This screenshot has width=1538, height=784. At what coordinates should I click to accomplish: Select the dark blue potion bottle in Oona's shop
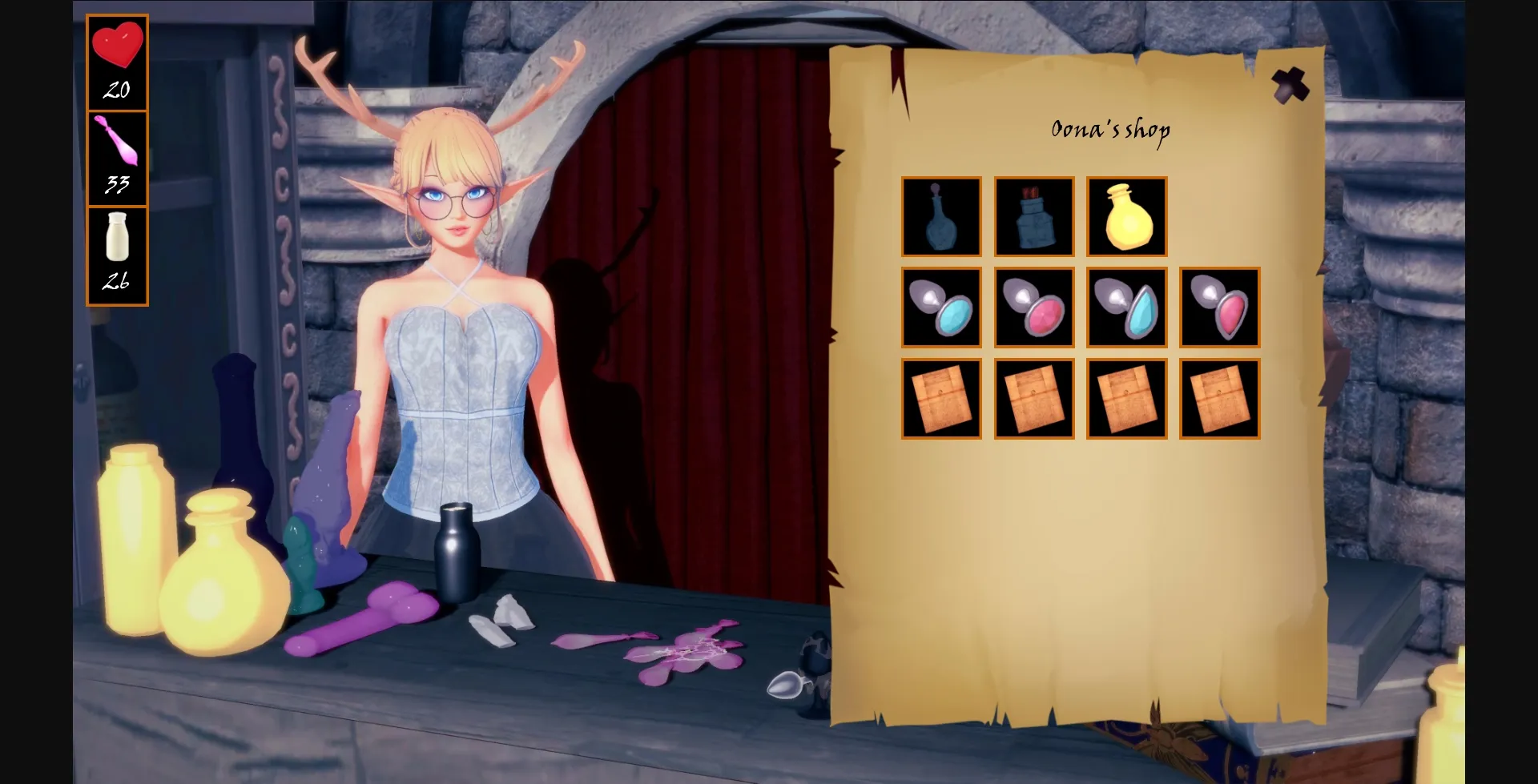(941, 217)
